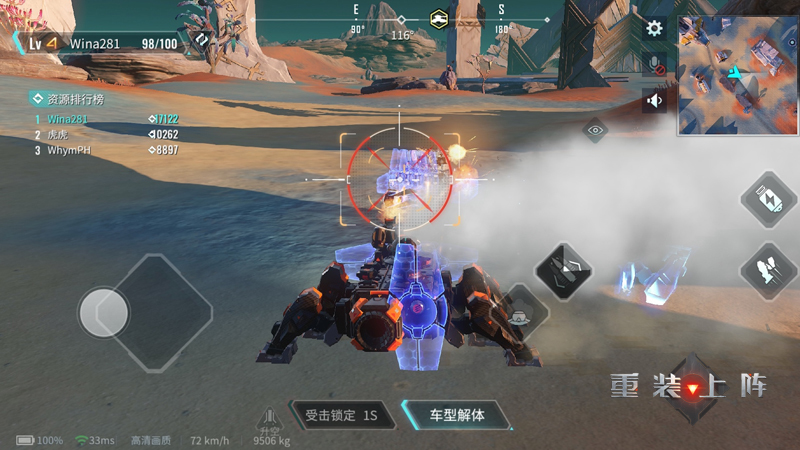Activate the gun weapon fire button
This screenshot has width=800, height=450.
coord(564,269)
